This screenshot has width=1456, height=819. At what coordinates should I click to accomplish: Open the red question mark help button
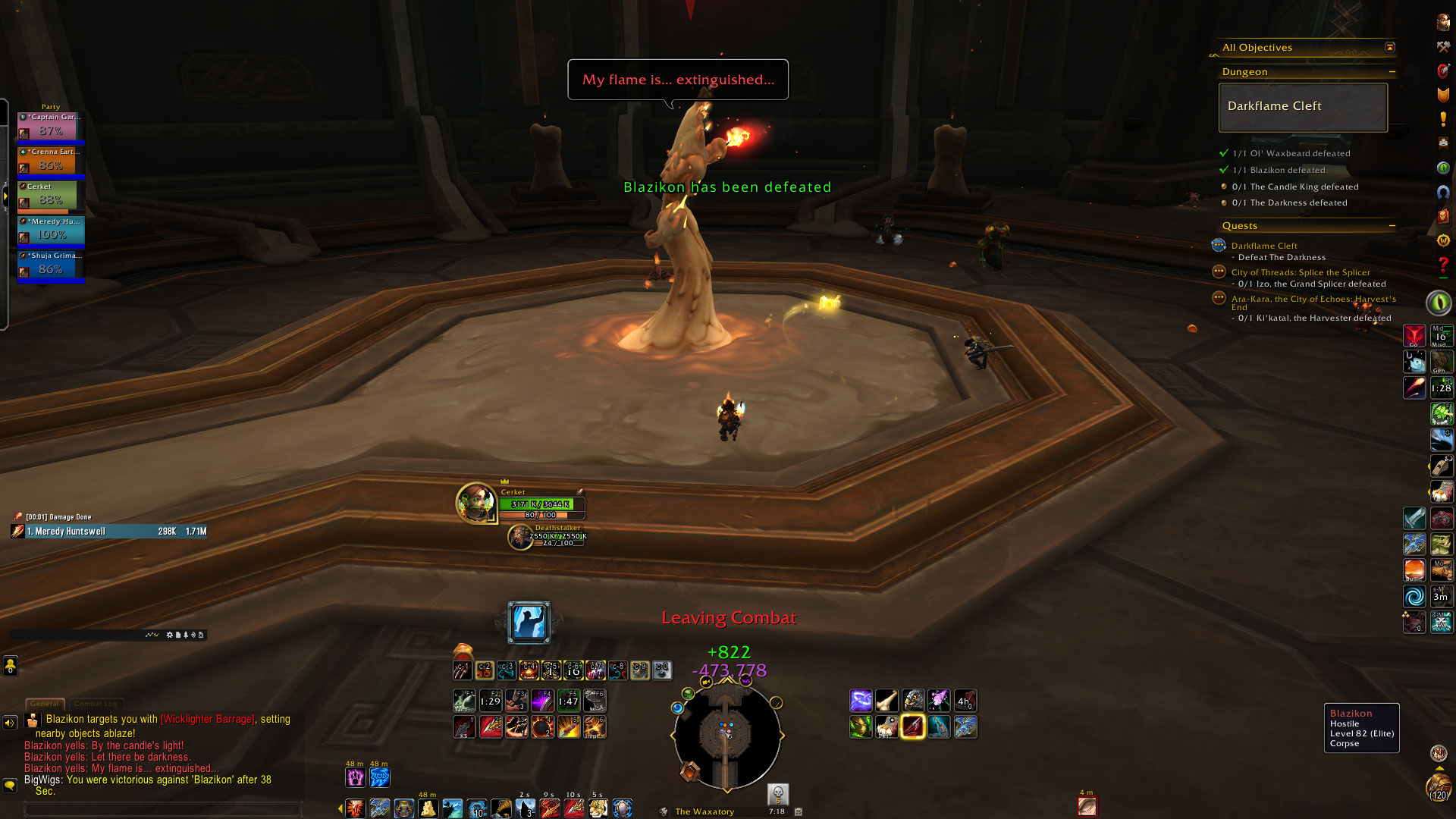click(x=1443, y=265)
